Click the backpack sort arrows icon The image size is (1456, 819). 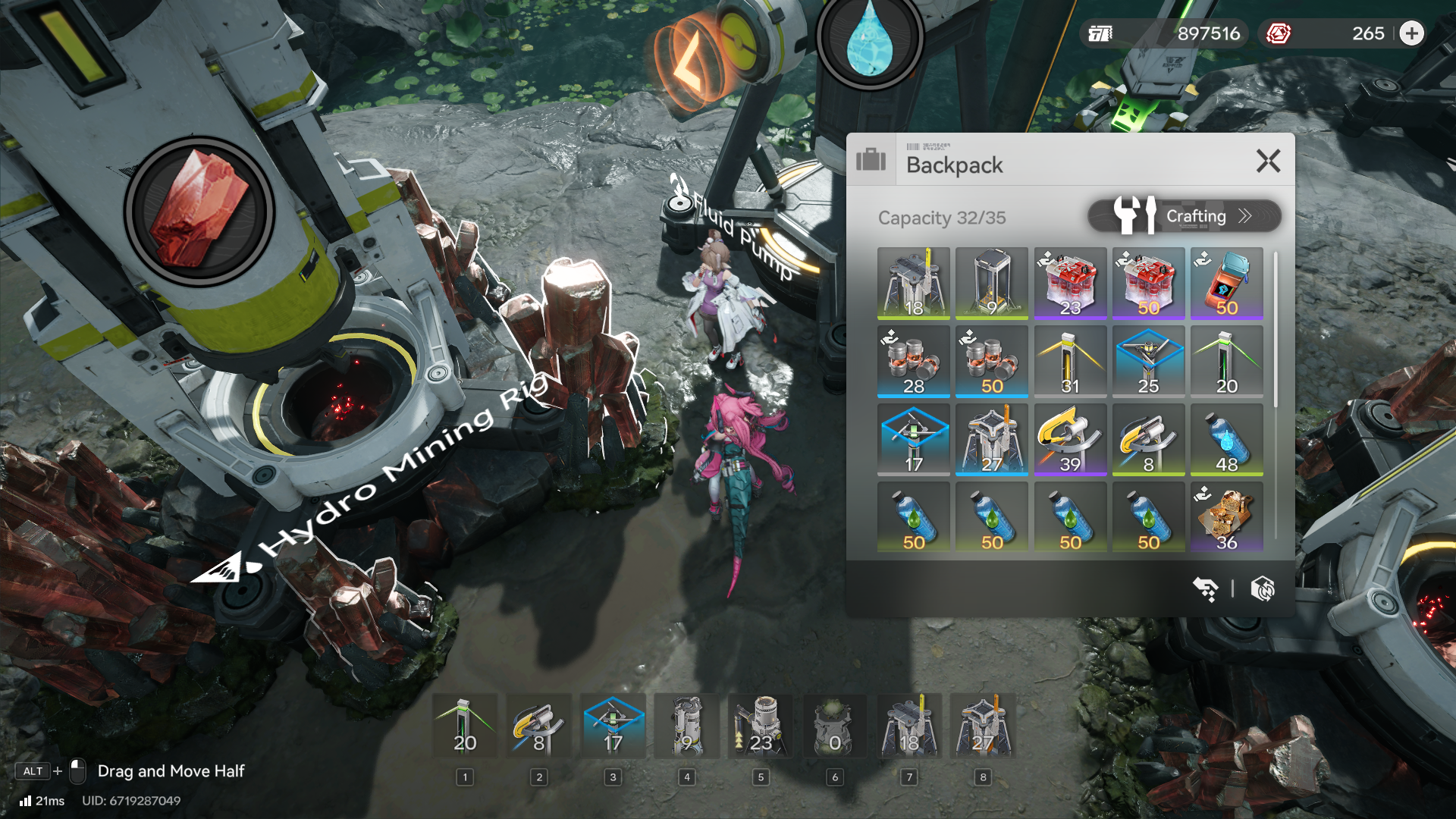pyautogui.click(x=1205, y=588)
